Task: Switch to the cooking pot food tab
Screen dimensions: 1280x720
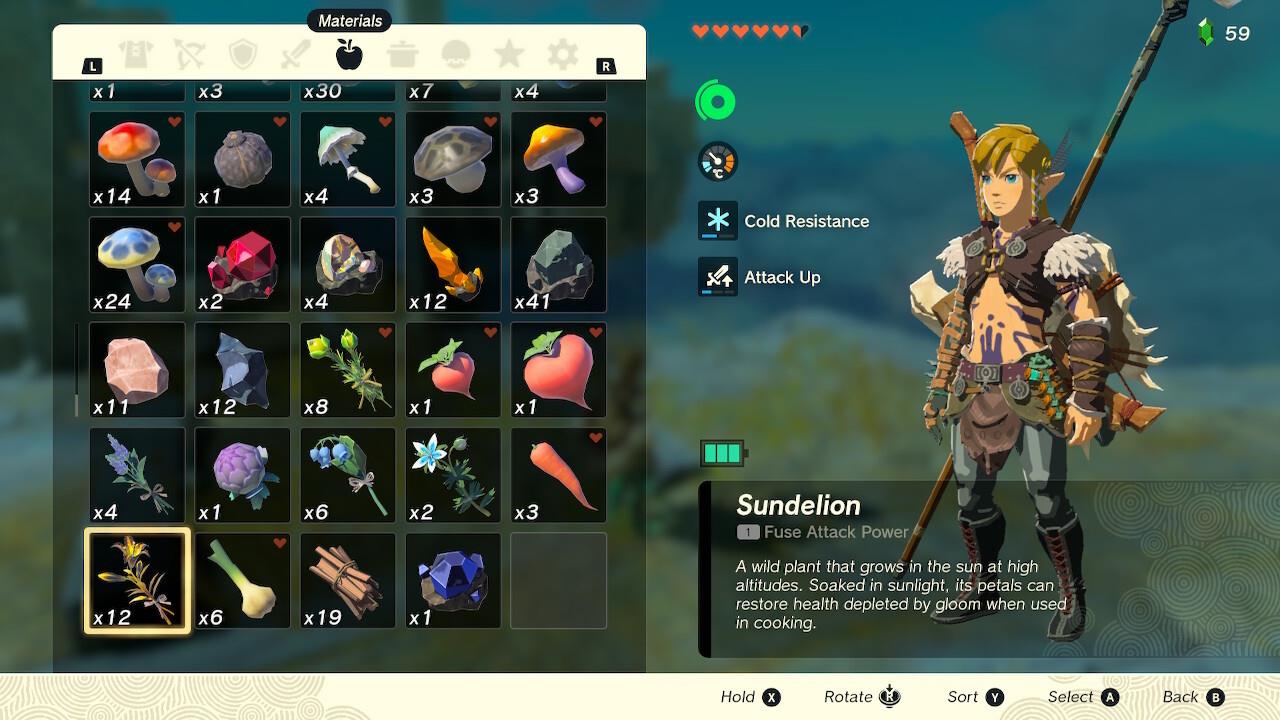Action: pyautogui.click(x=403, y=54)
